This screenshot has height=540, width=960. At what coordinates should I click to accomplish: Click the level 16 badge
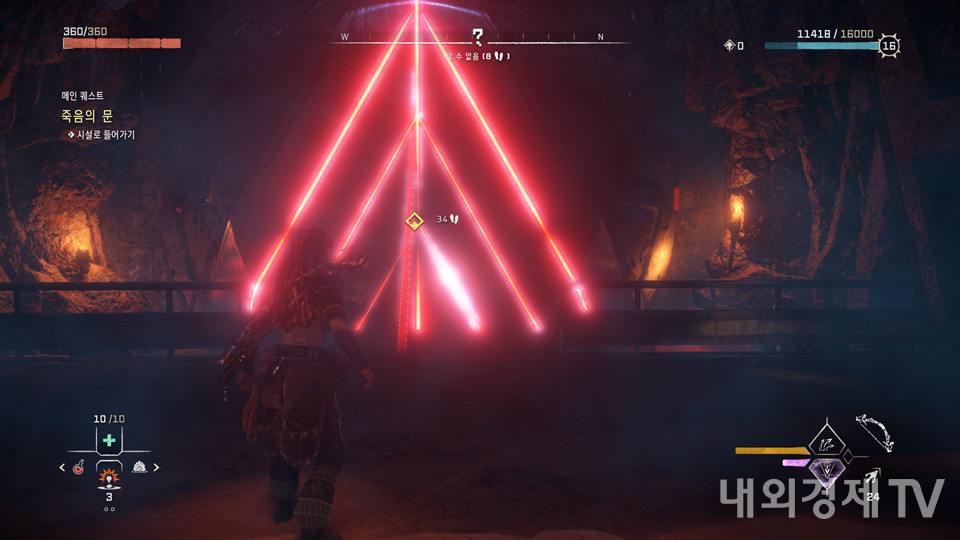pos(888,45)
